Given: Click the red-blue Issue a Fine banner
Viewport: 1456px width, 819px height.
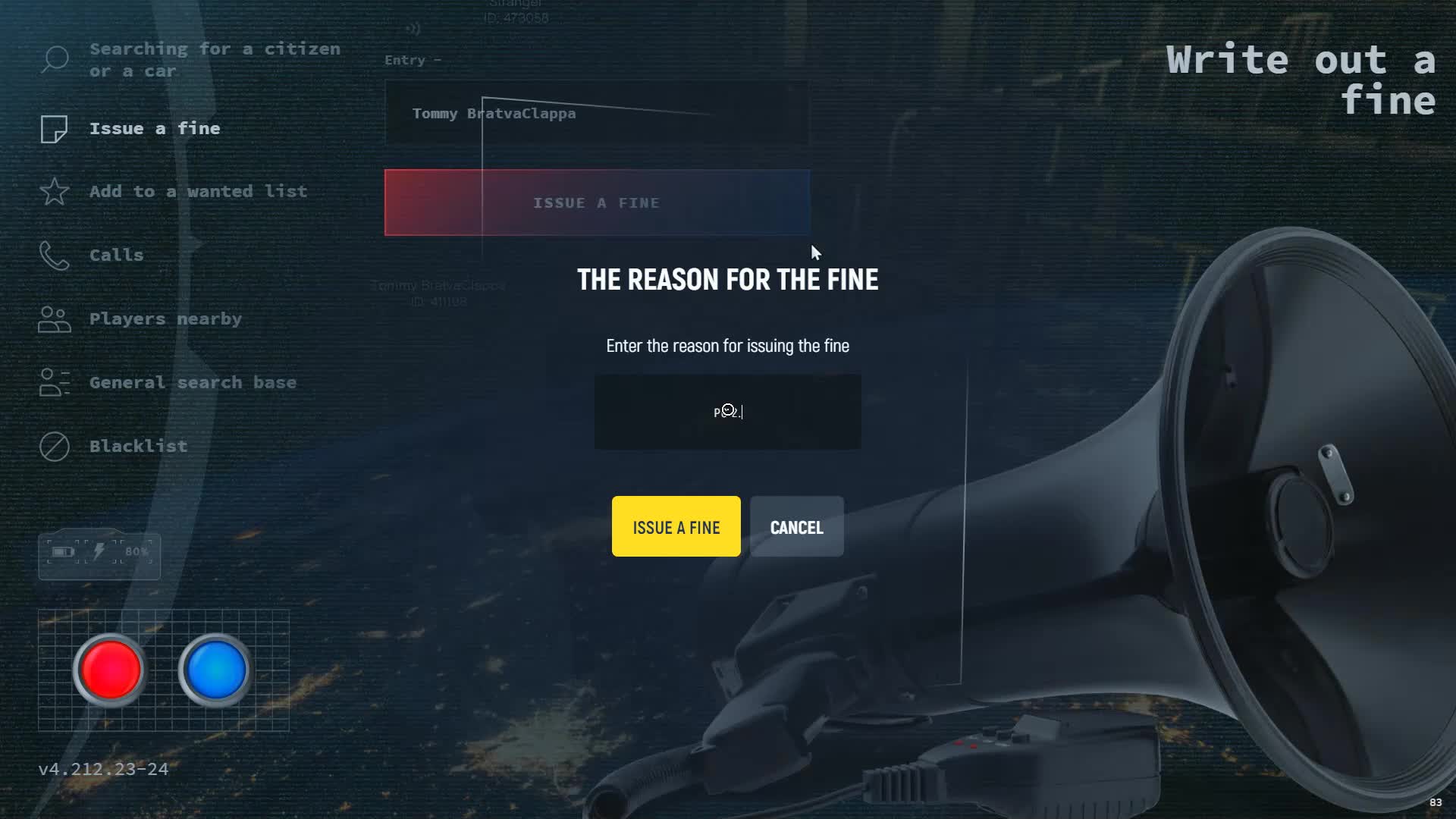Looking at the screenshot, I should pyautogui.click(x=597, y=202).
